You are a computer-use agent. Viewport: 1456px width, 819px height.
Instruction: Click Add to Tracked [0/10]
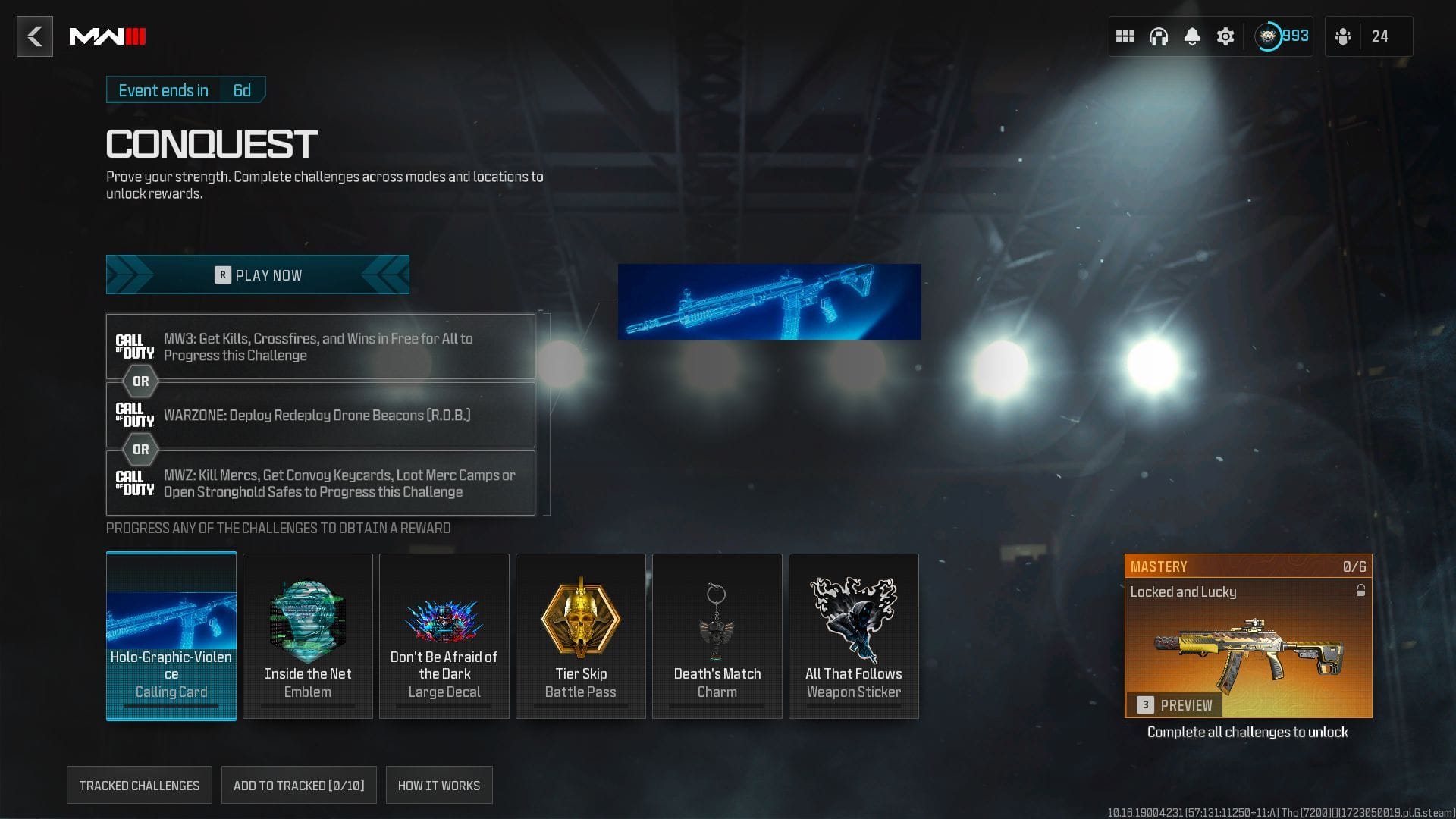coord(299,785)
